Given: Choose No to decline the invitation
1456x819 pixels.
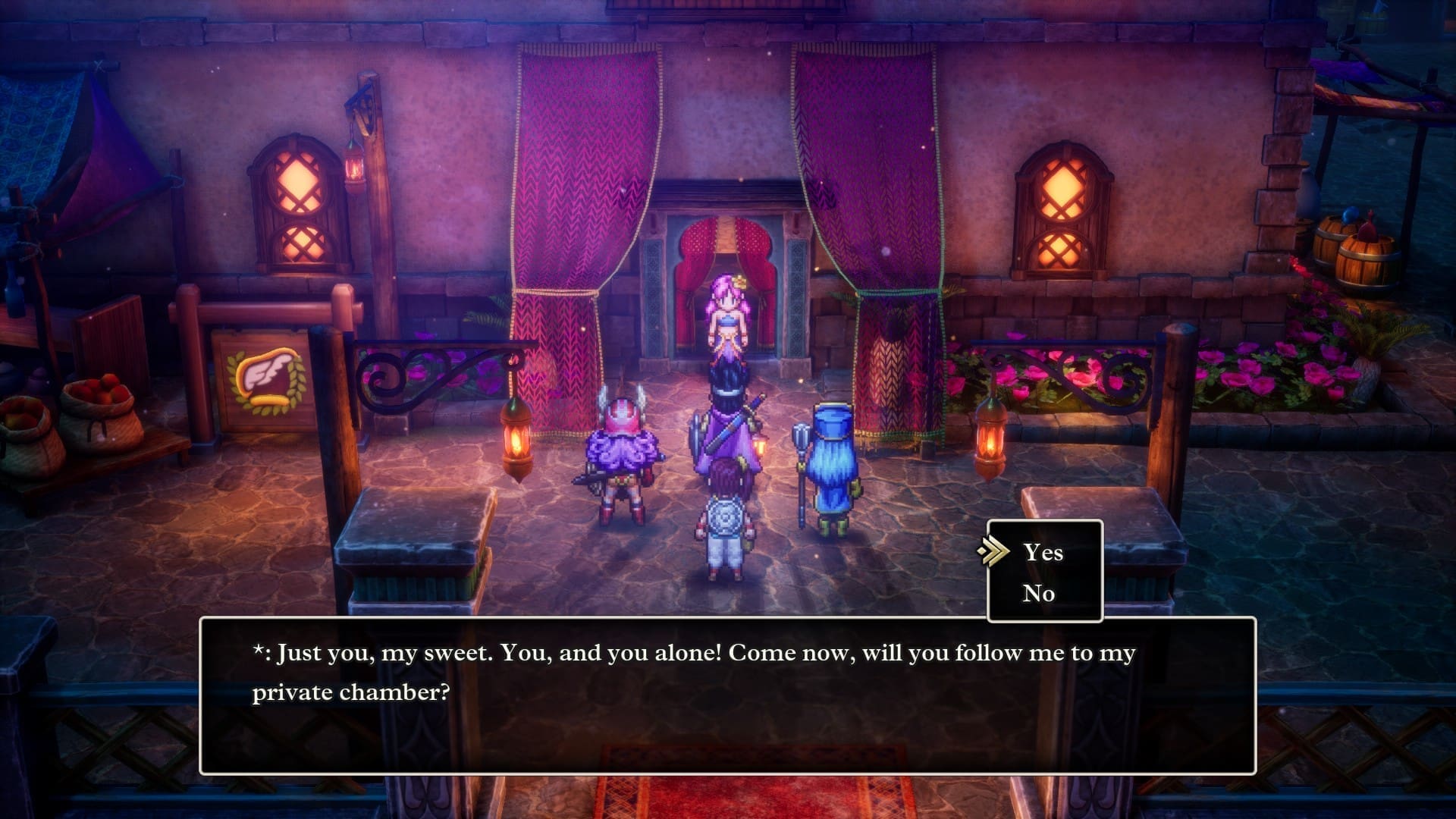Looking at the screenshot, I should (x=1040, y=594).
